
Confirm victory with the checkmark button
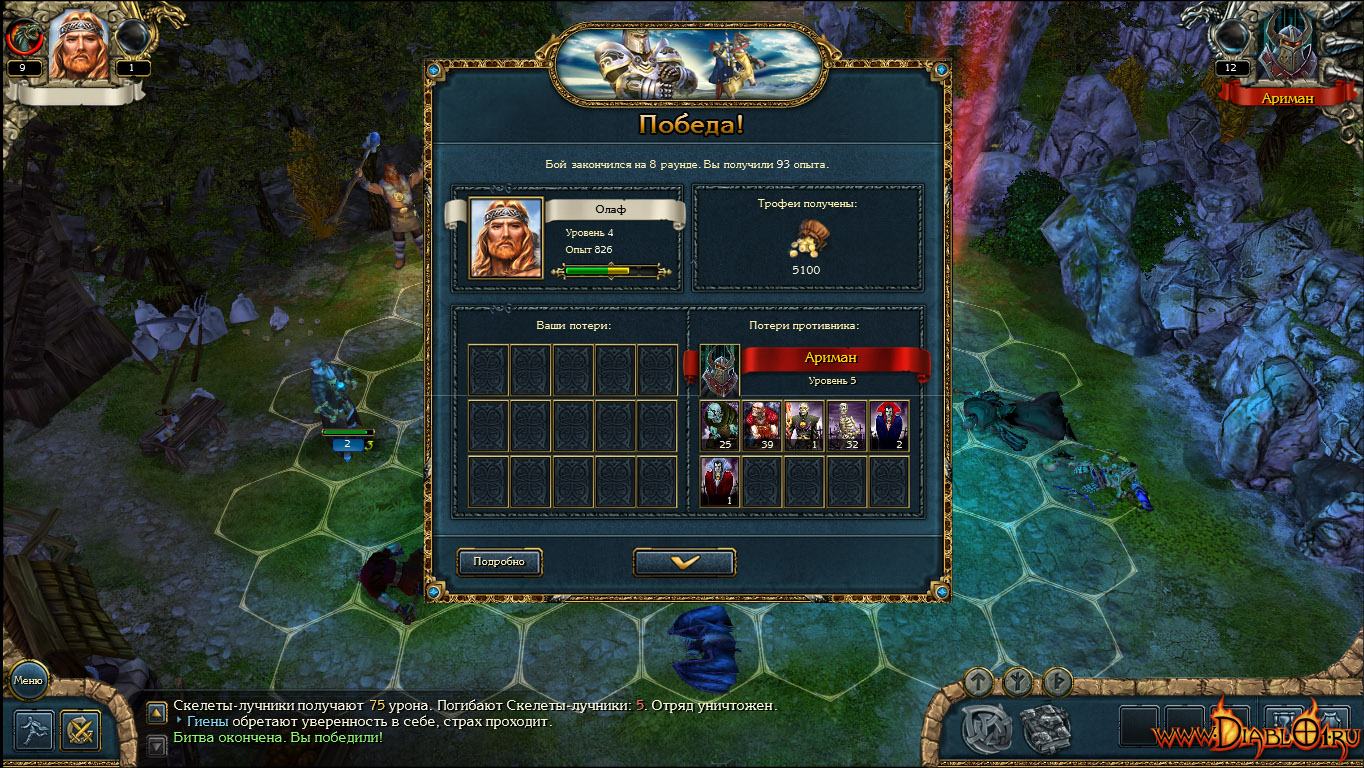pos(684,562)
